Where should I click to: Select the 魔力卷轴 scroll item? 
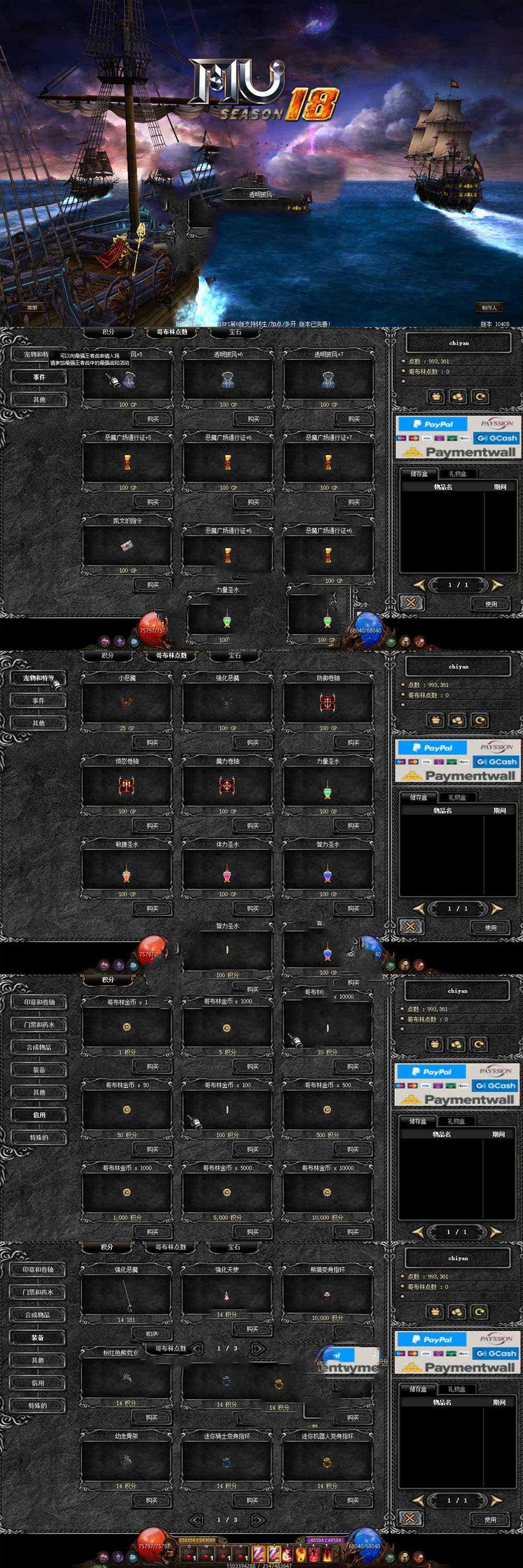pyautogui.click(x=227, y=786)
